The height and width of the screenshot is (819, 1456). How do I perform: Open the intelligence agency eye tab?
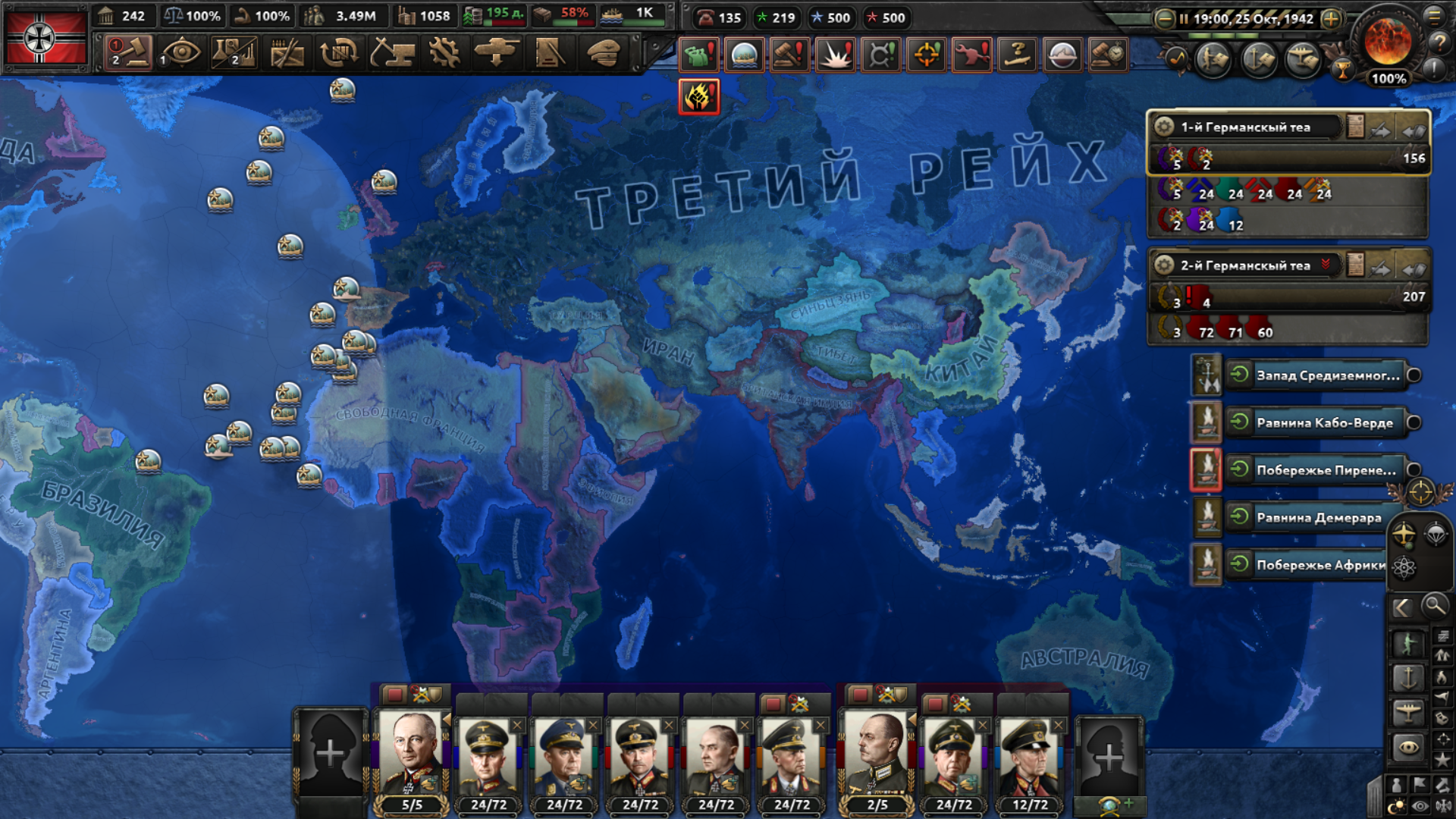point(180,53)
